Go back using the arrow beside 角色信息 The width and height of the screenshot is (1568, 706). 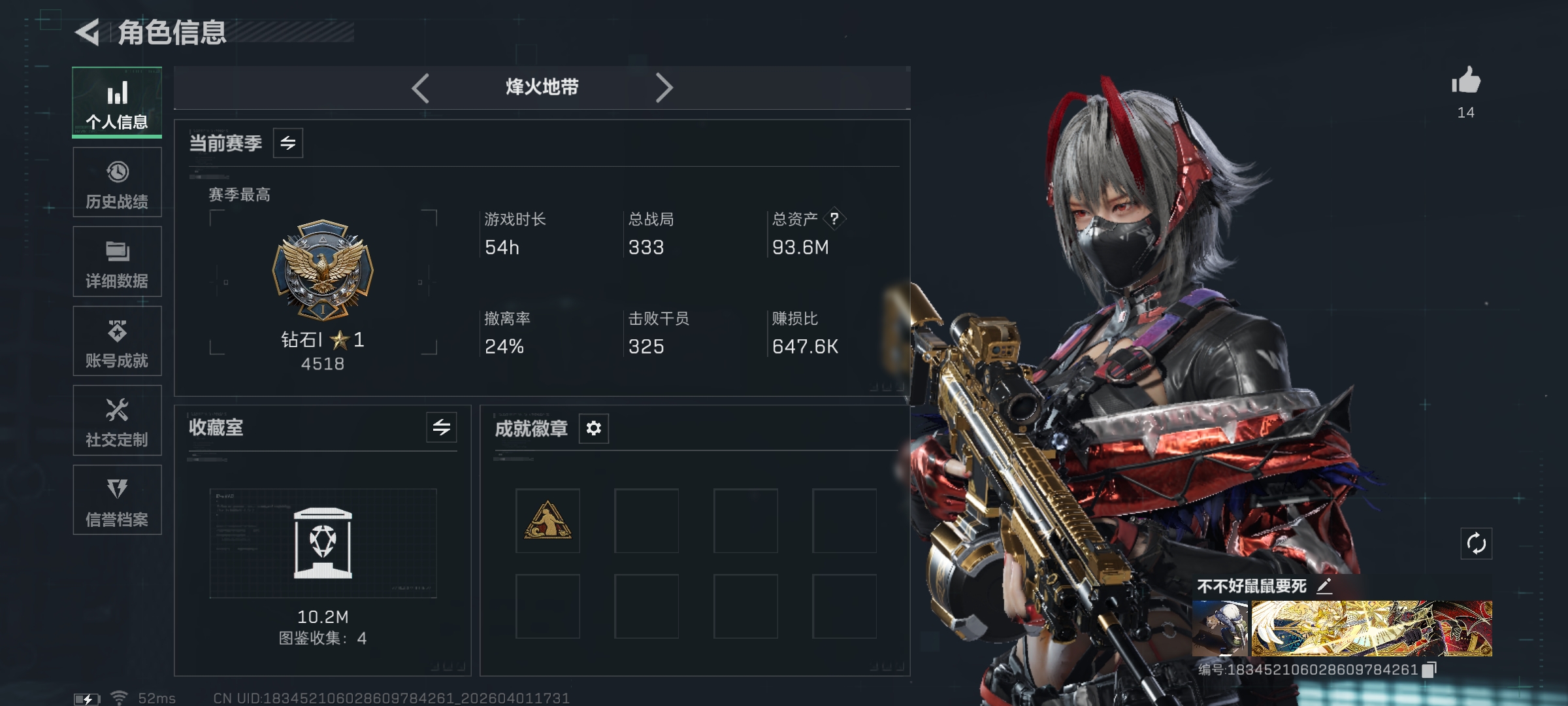pyautogui.click(x=88, y=32)
